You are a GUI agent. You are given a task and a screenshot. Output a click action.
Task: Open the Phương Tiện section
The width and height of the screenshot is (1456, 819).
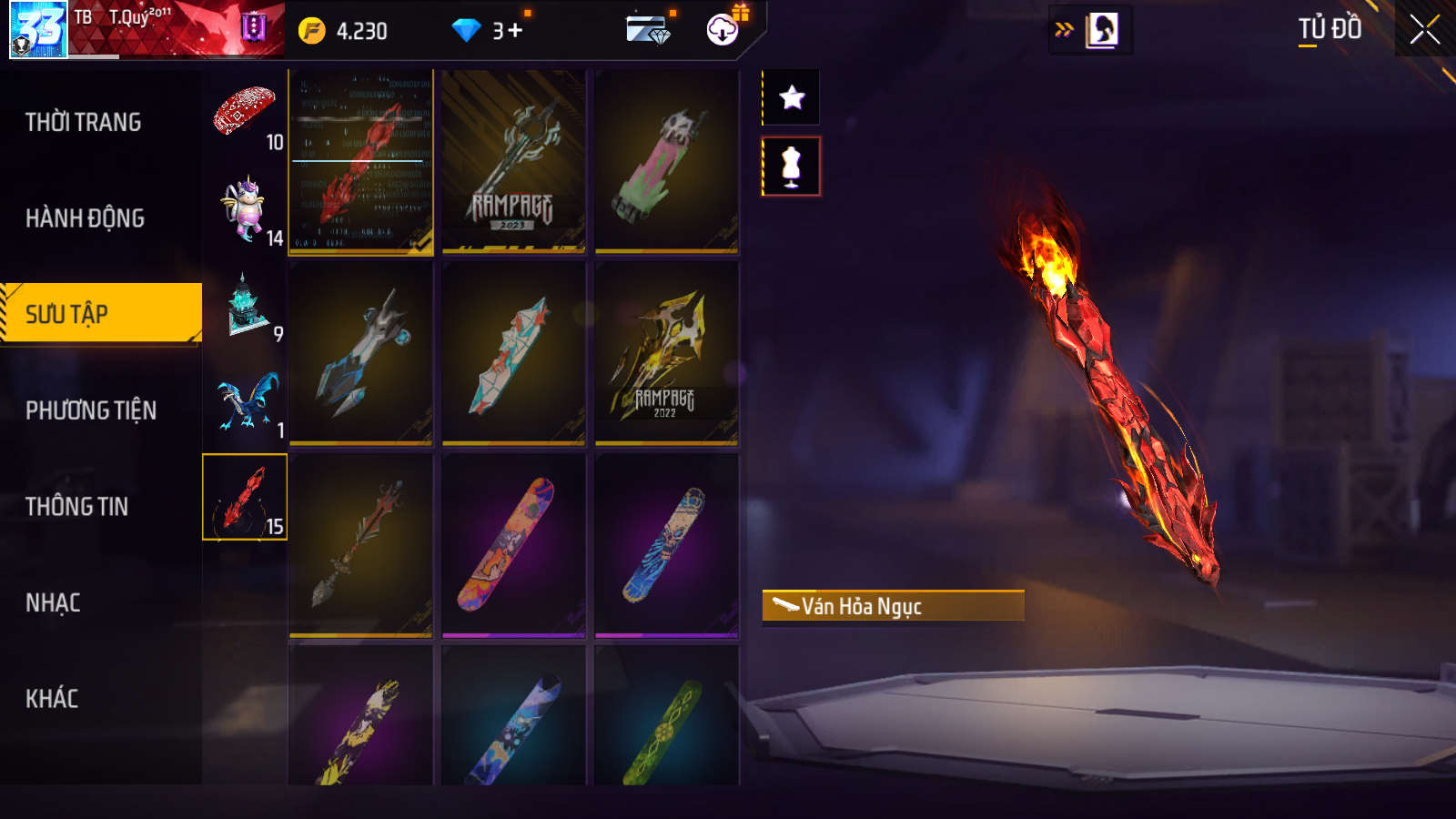[91, 410]
